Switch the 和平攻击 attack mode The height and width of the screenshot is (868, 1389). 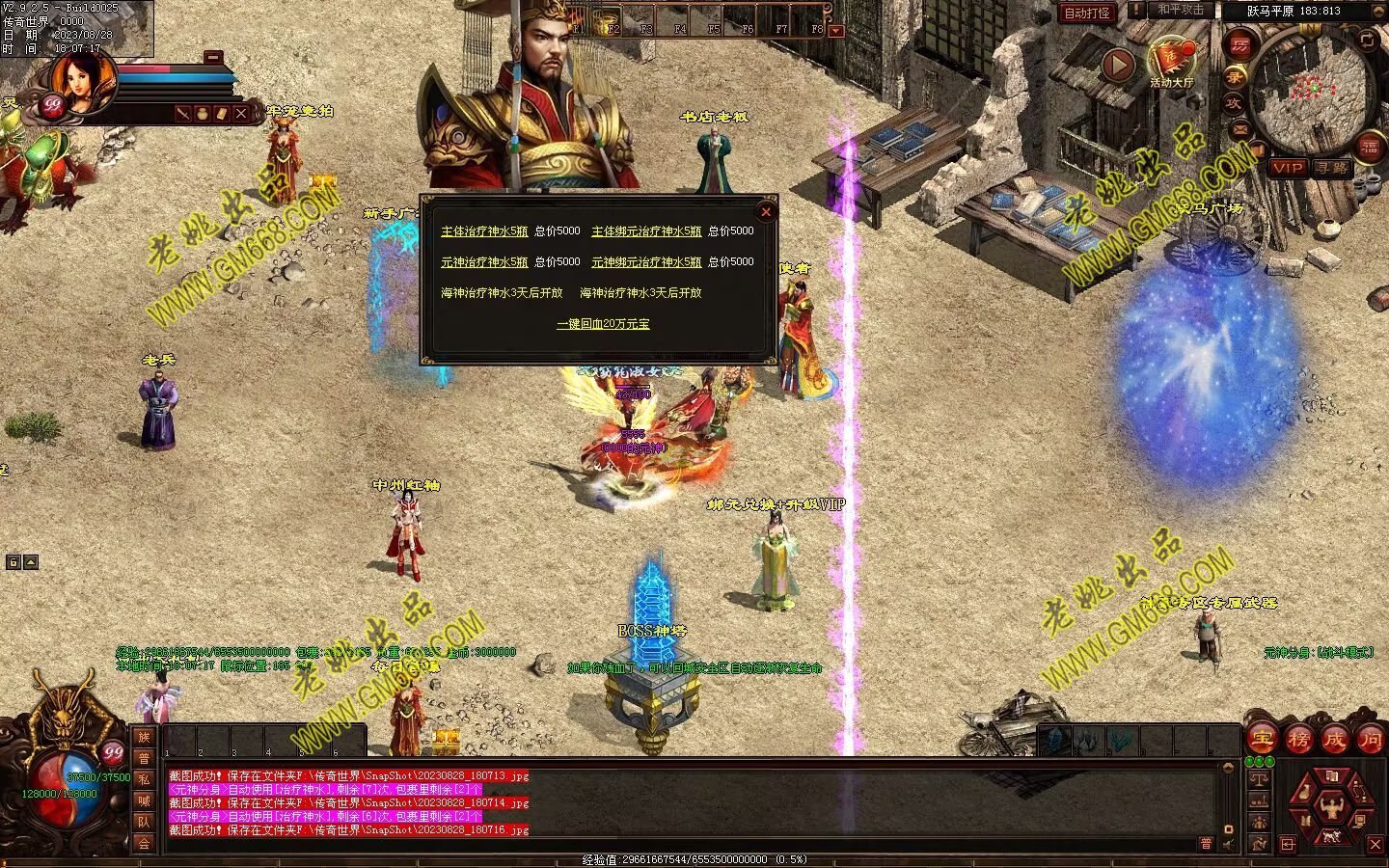[1181, 10]
